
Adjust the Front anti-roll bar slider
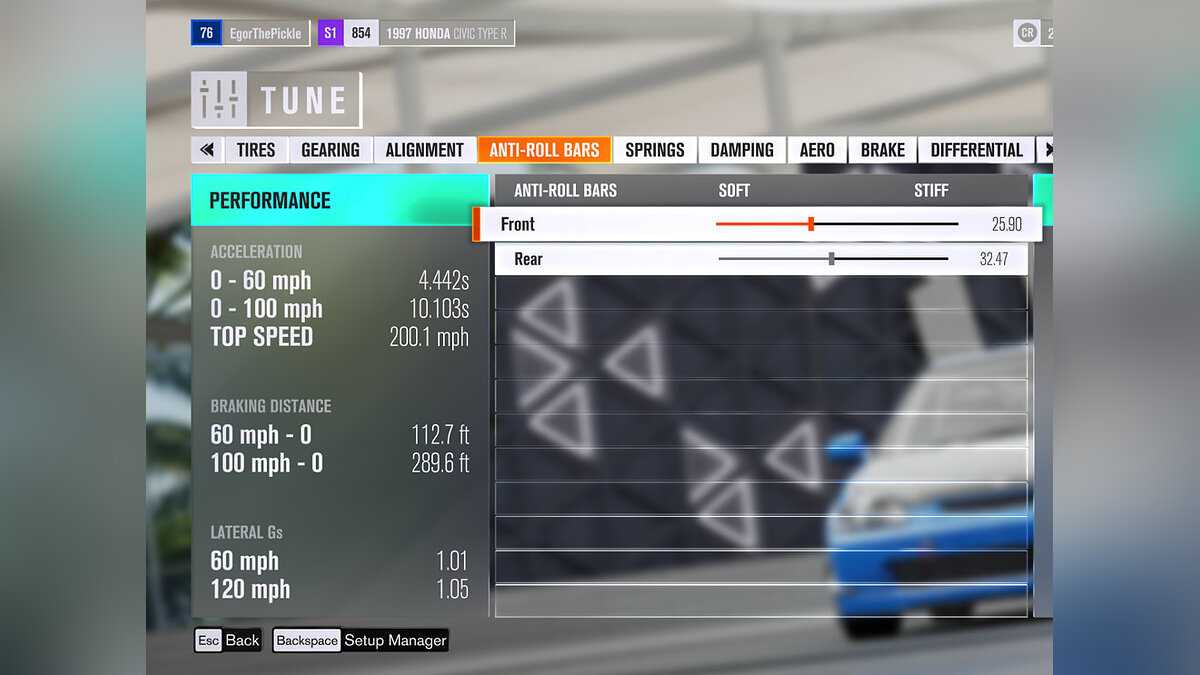[x=811, y=224]
